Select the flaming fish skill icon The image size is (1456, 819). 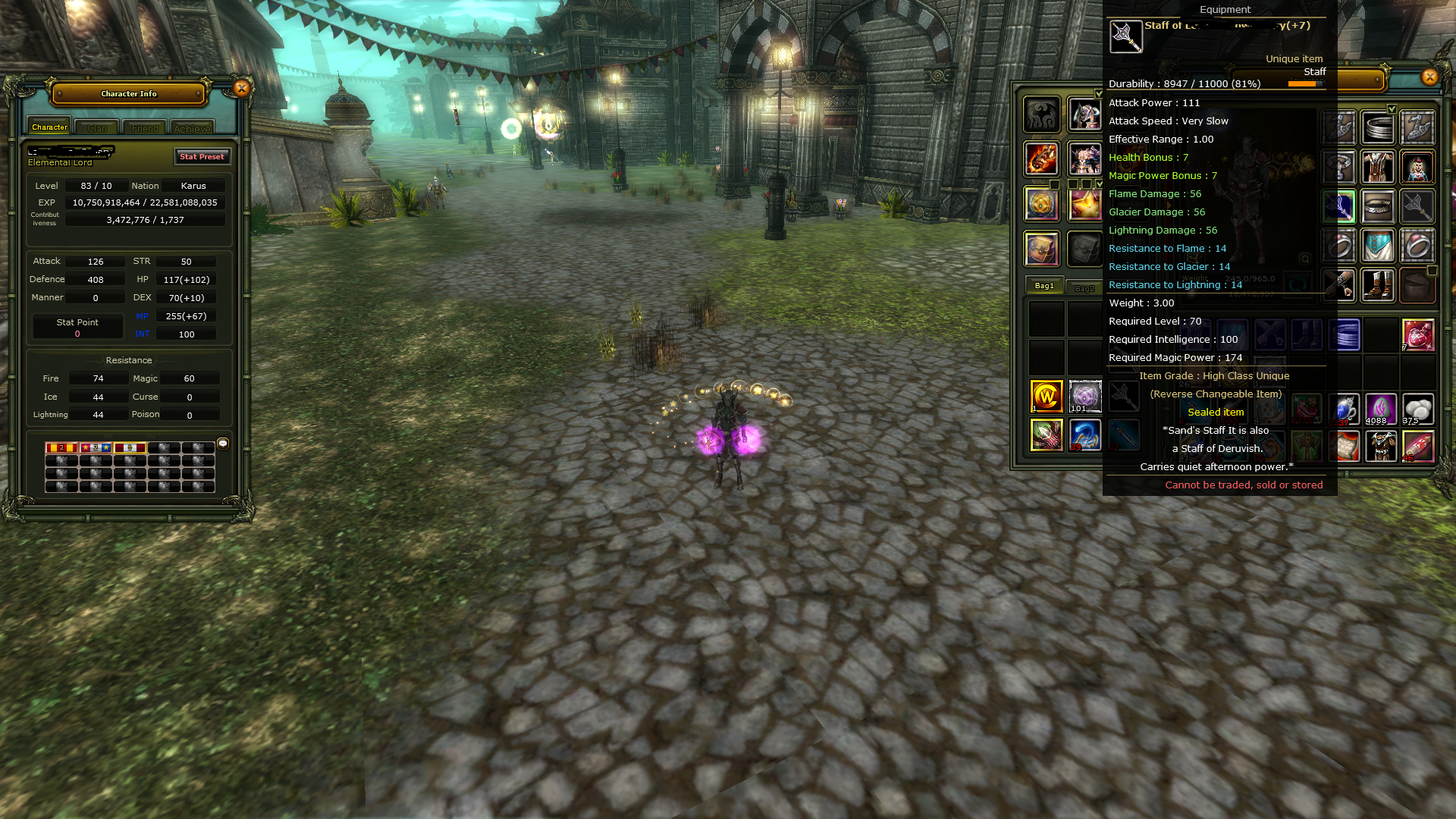point(1042,158)
